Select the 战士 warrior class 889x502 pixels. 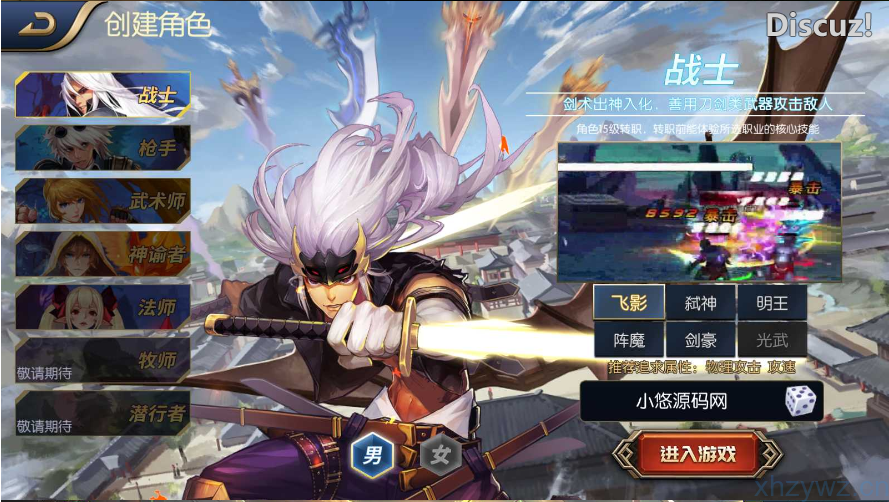pos(102,96)
